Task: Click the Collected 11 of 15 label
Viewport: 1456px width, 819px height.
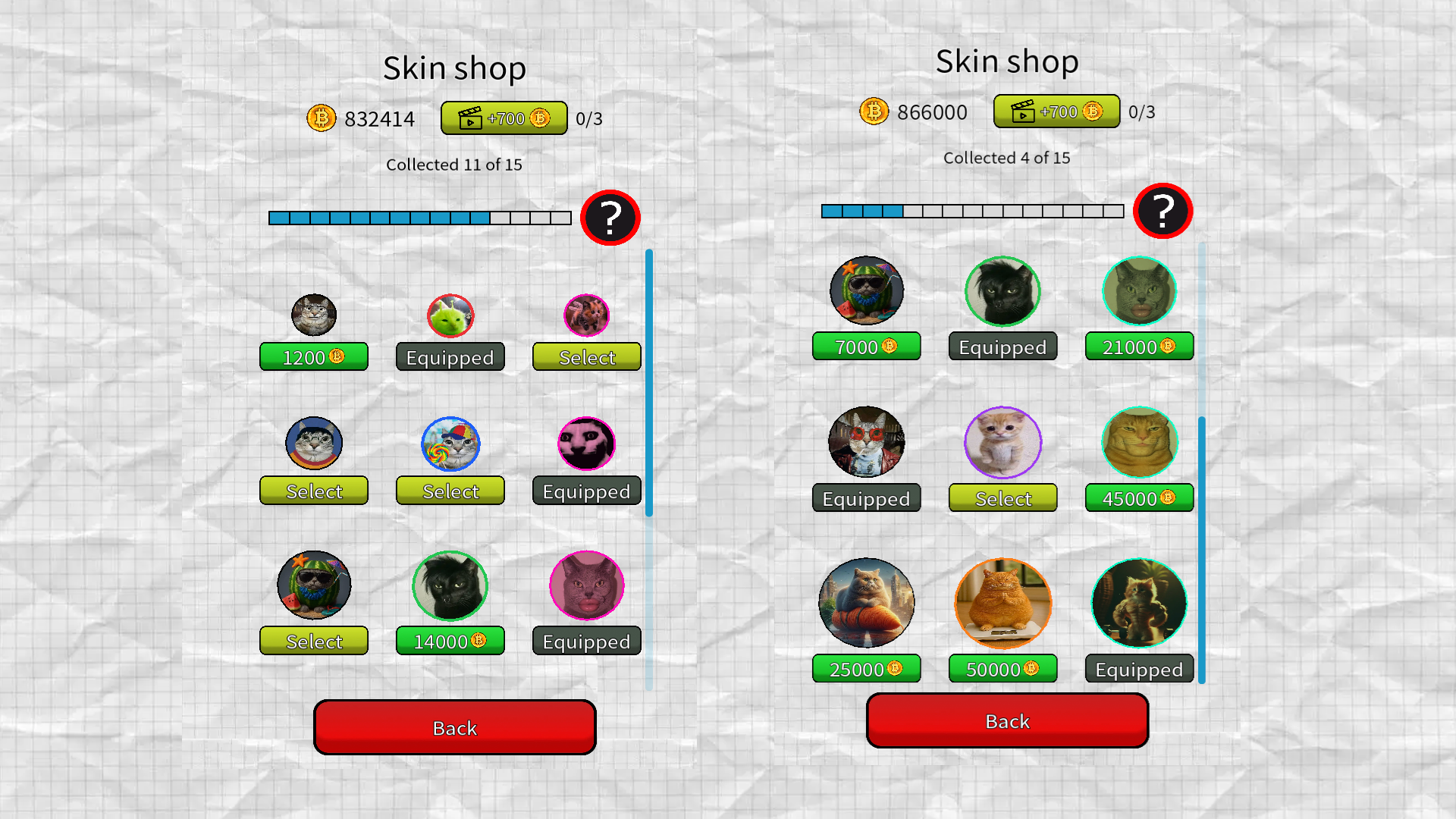Action: pyautogui.click(x=453, y=164)
